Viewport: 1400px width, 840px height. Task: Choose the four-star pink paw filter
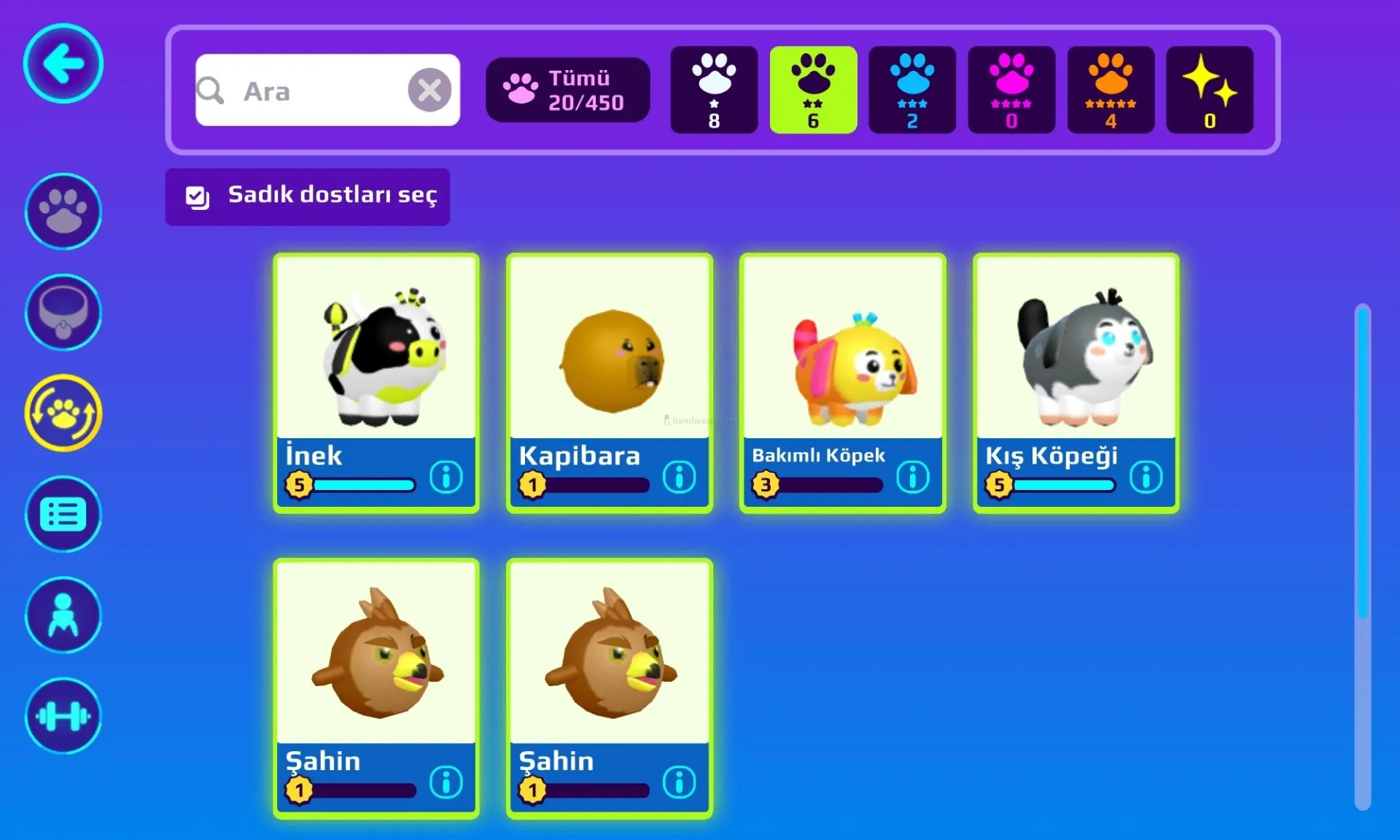click(x=1011, y=90)
